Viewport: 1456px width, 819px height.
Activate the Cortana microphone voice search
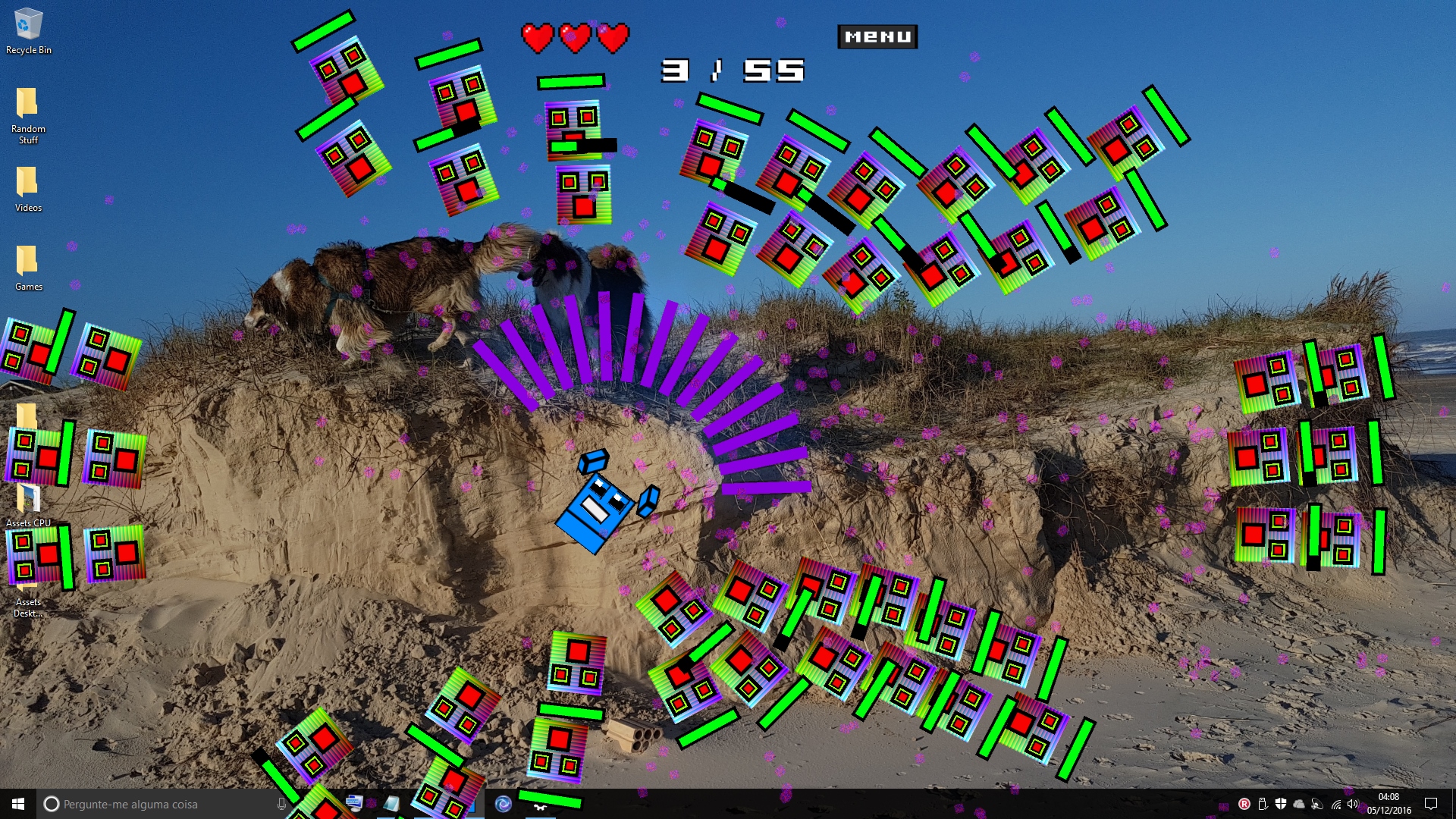coord(281,804)
